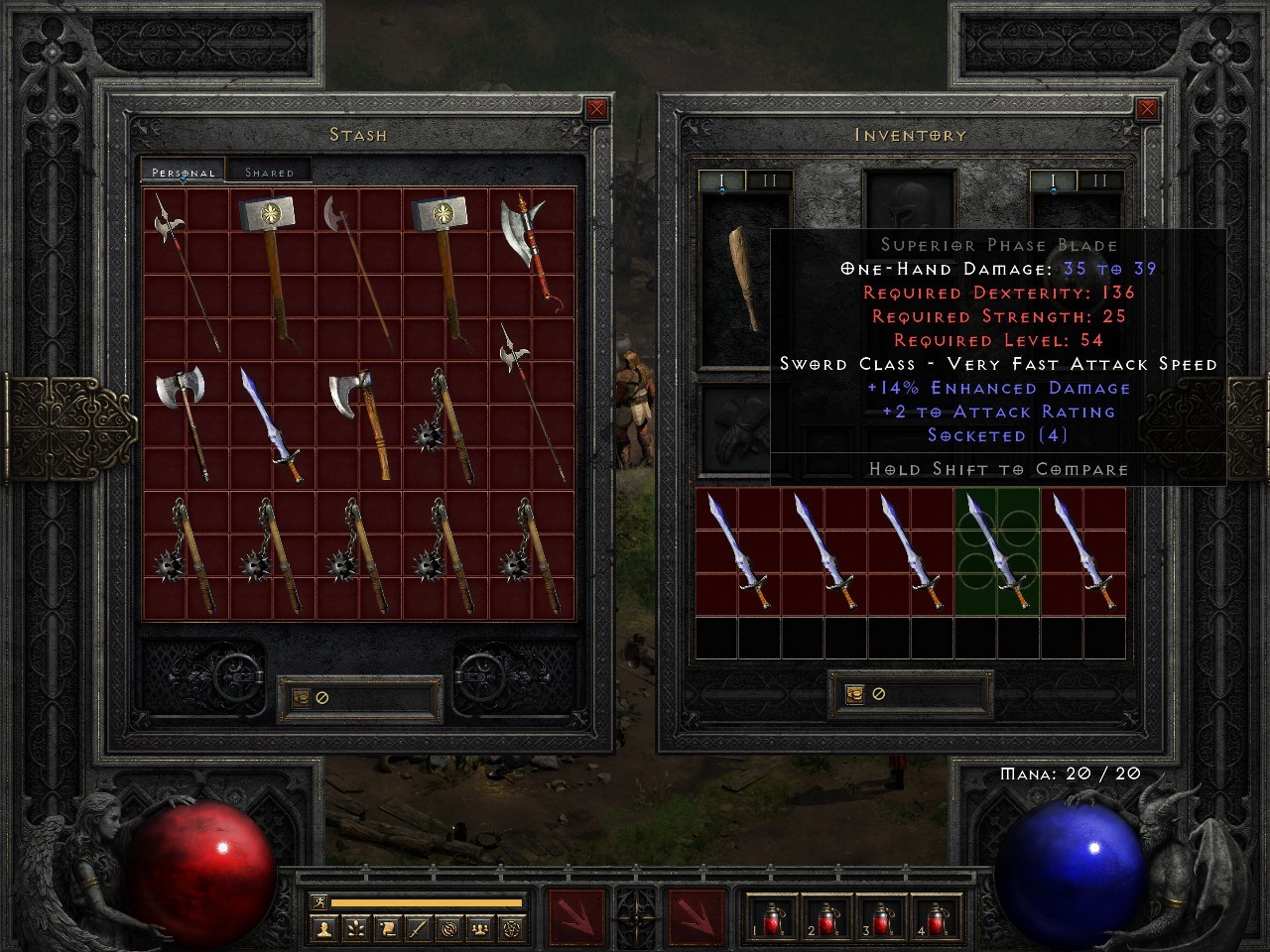Open the party screen icon

tap(480, 930)
